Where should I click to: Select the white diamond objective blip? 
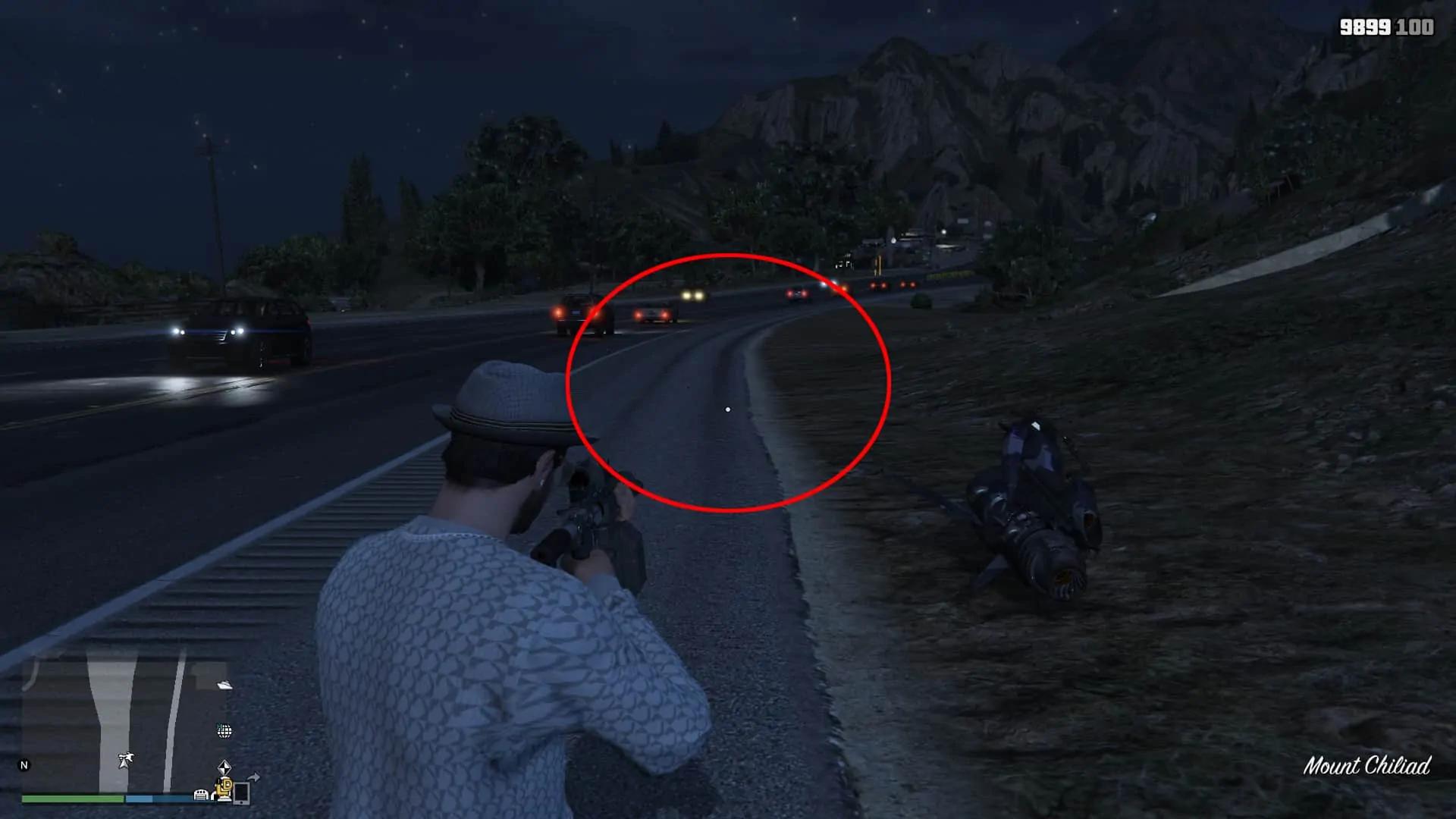[x=224, y=767]
